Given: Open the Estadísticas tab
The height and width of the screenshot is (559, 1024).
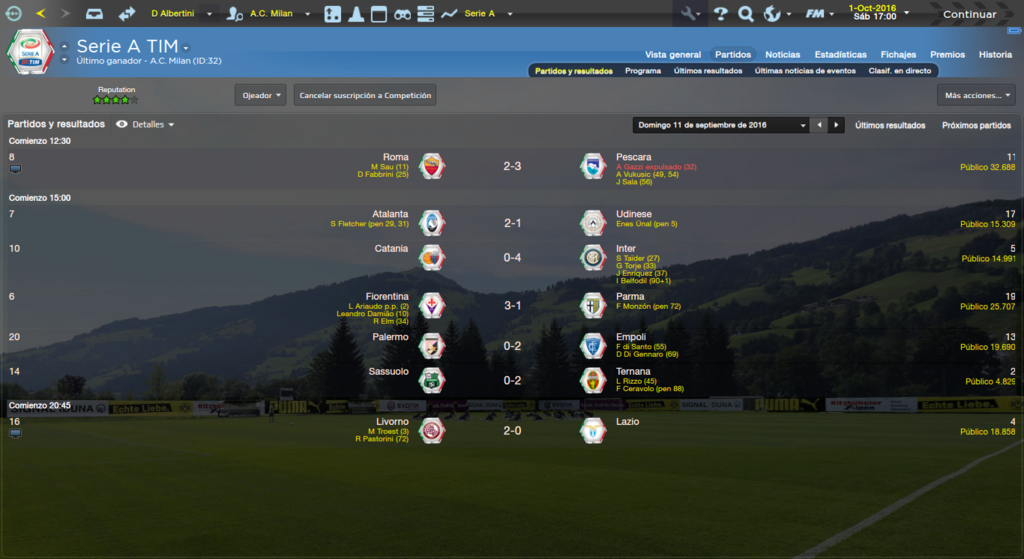Looking at the screenshot, I should pyautogui.click(x=840, y=54).
